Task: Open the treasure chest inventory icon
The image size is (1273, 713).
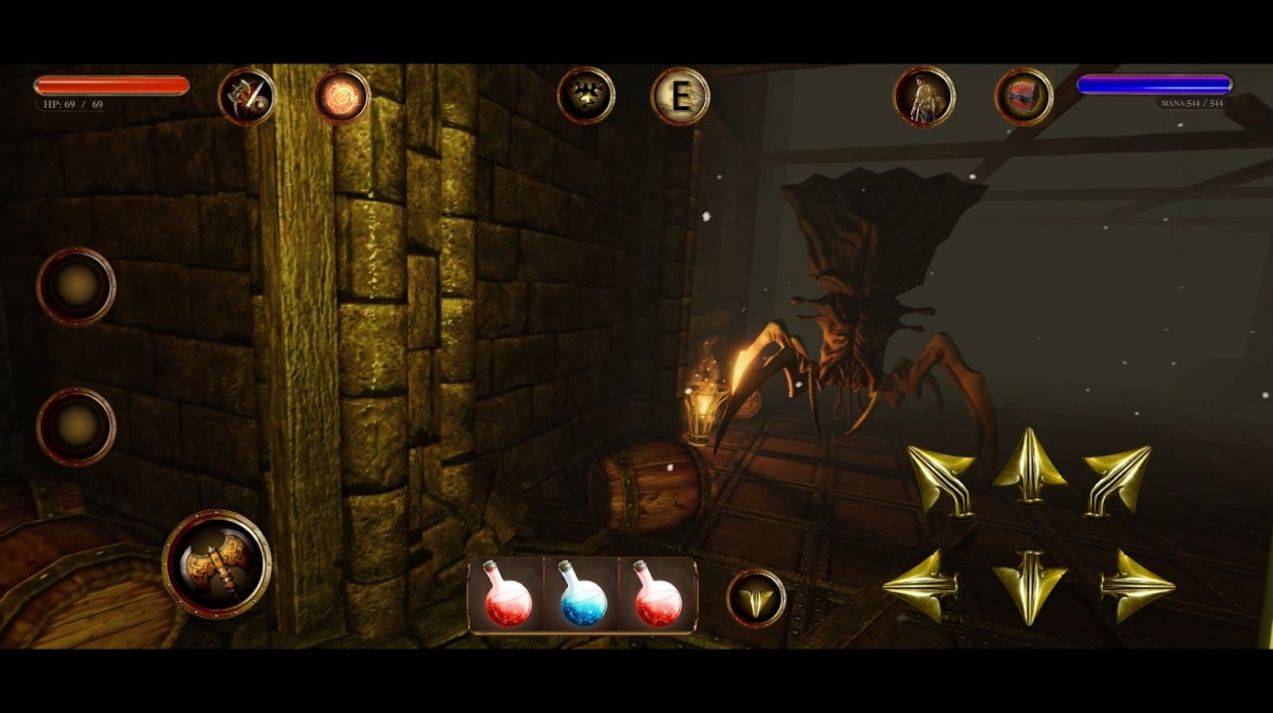Action: click(x=1024, y=96)
